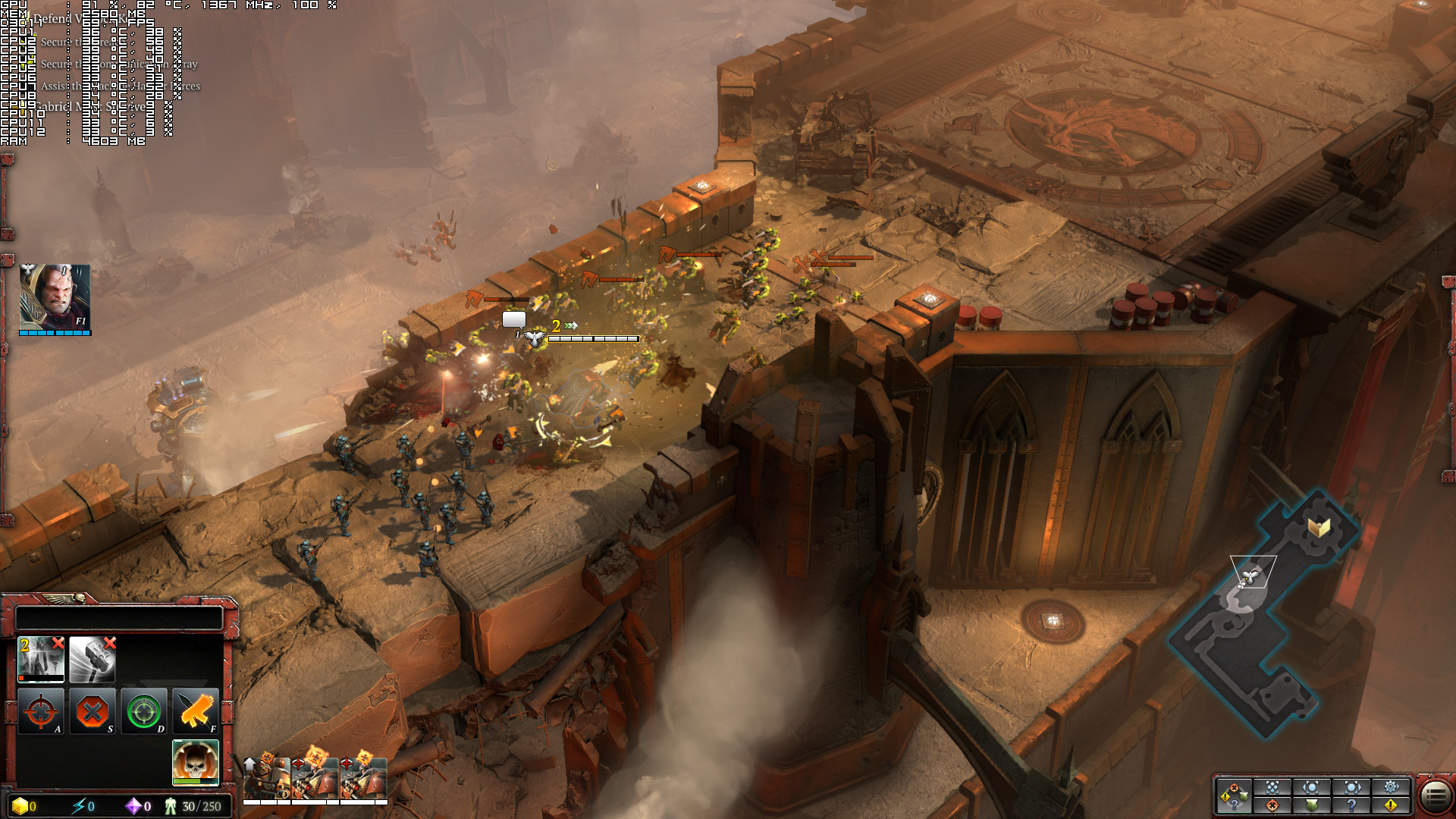Activate the attack-move crosshair command
1456x819 pixels.
pos(41,711)
